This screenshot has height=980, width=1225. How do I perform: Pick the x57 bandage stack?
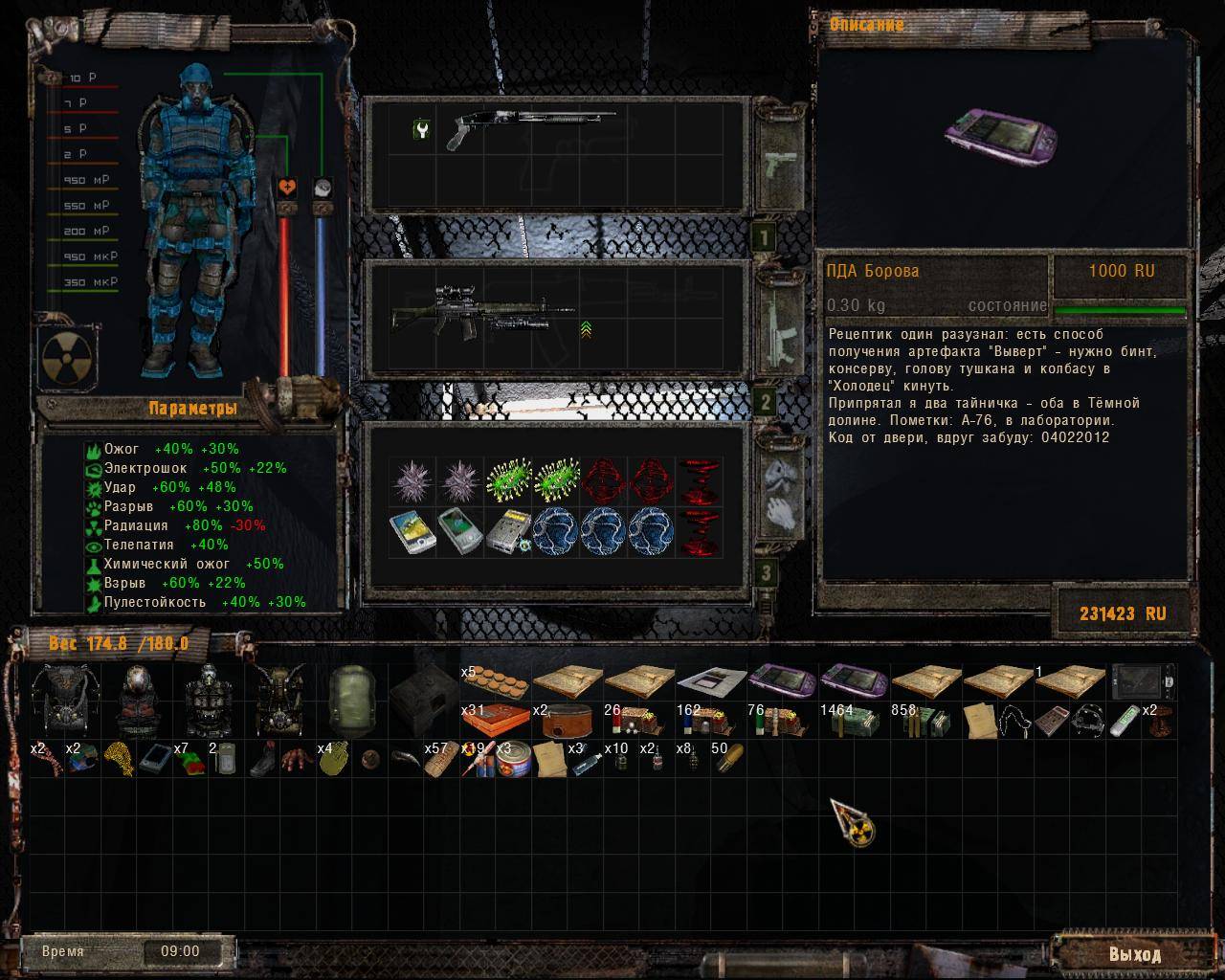pos(440,761)
